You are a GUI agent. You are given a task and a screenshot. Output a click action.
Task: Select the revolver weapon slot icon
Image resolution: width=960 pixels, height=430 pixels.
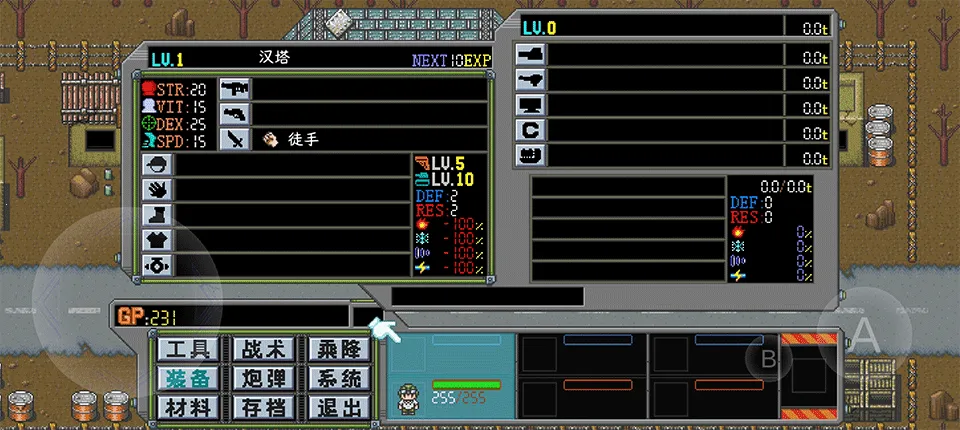pos(234,113)
